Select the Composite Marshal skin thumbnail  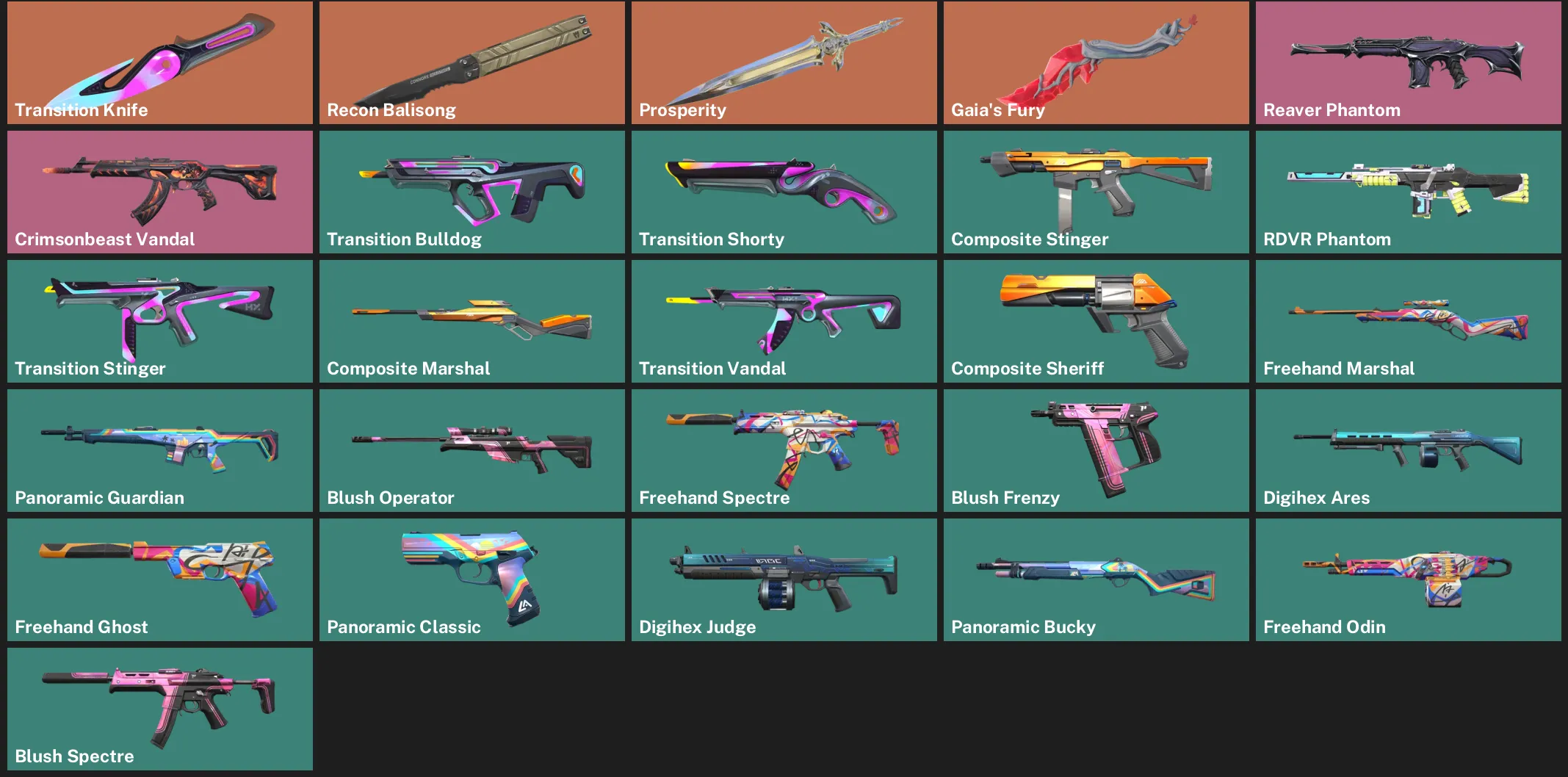(x=471, y=321)
